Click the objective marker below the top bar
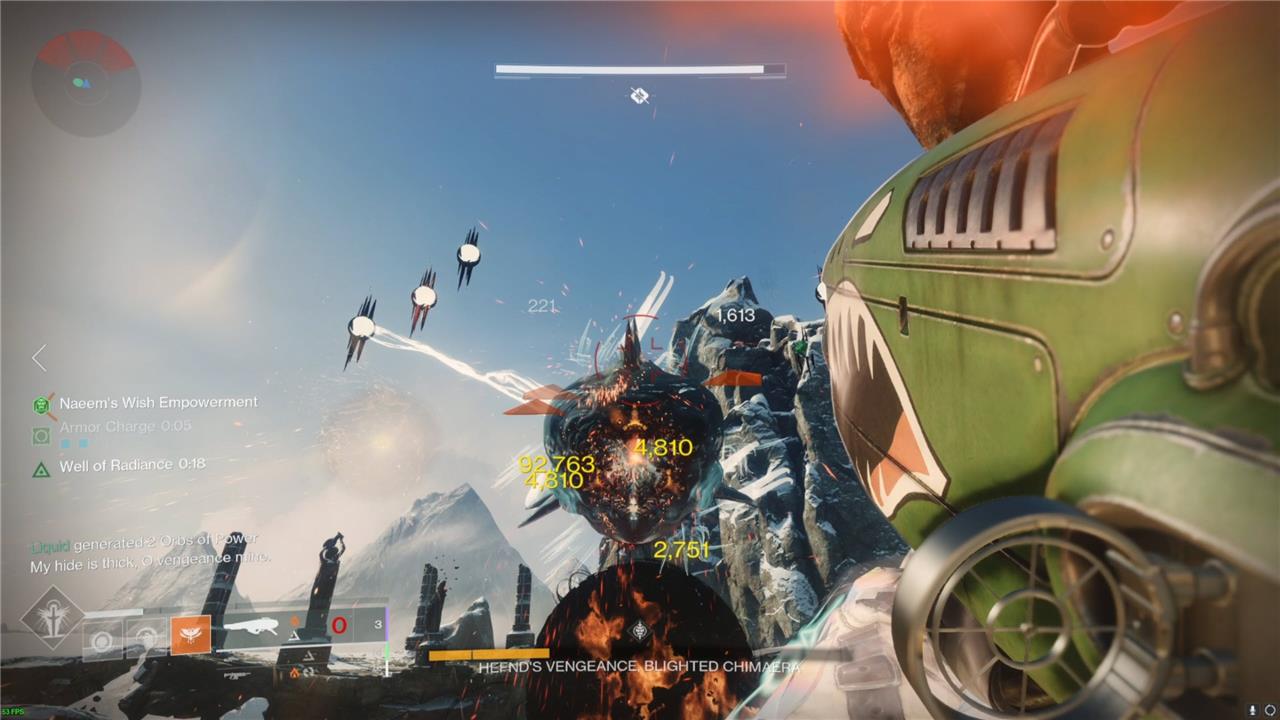The image size is (1280, 720). [x=640, y=96]
